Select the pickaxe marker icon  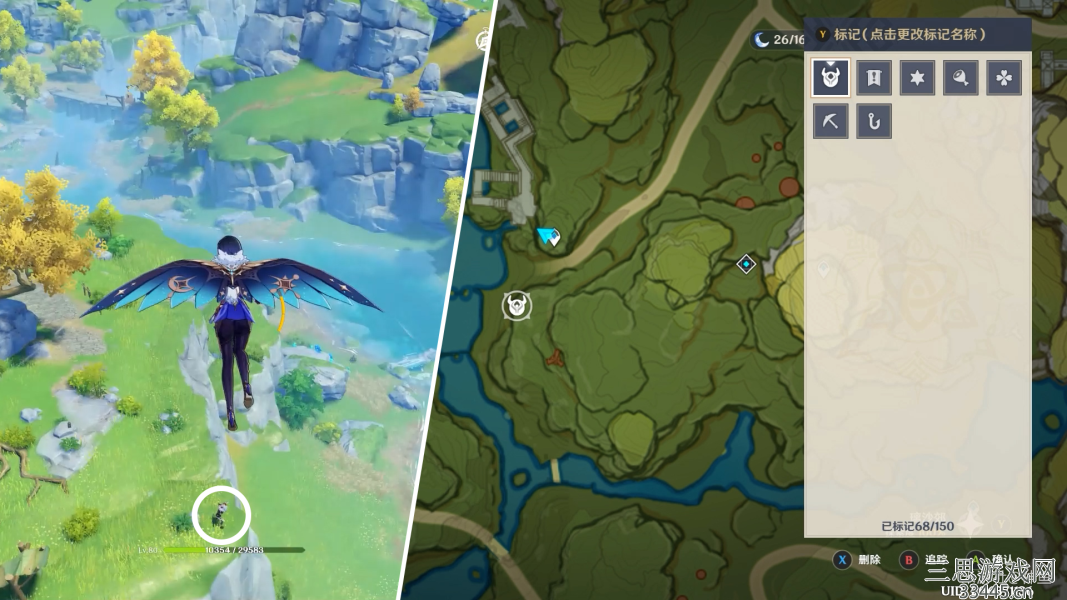click(x=831, y=121)
